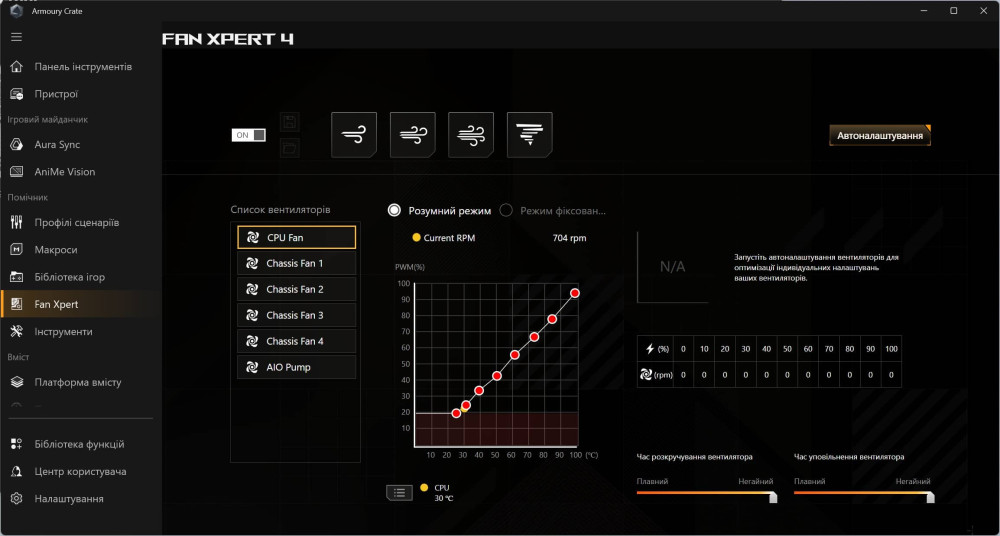Open Профілі сценаріїв

coord(76,222)
